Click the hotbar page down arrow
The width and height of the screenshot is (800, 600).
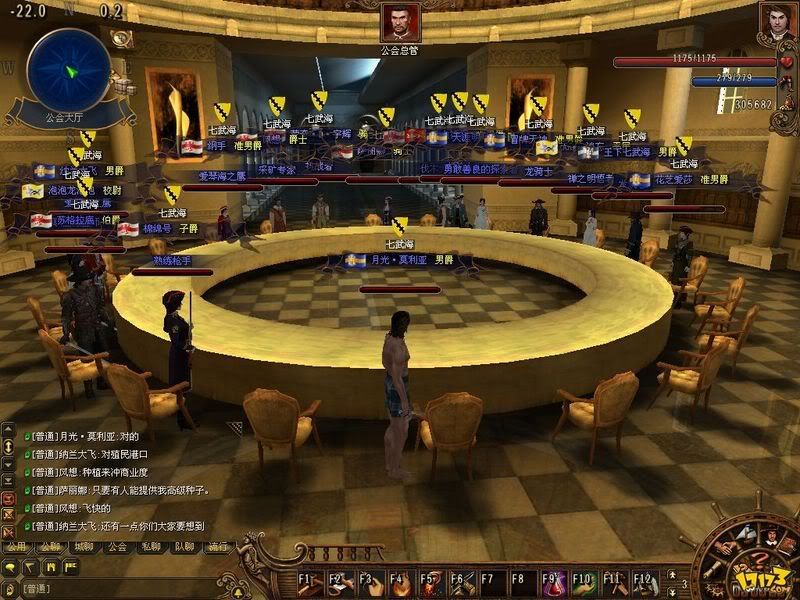671,591
